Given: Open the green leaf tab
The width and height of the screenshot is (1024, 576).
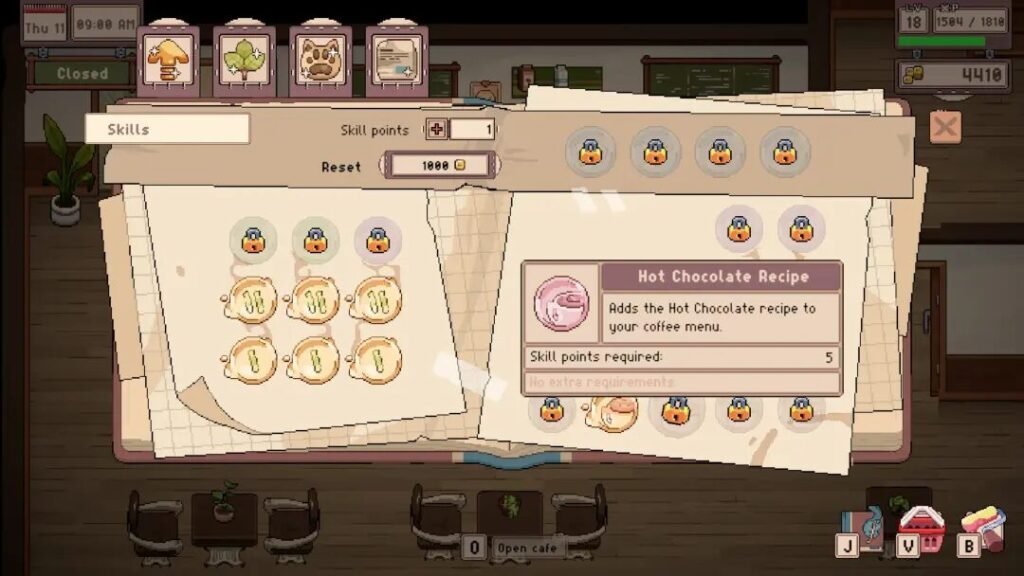Looking at the screenshot, I should [x=244, y=60].
